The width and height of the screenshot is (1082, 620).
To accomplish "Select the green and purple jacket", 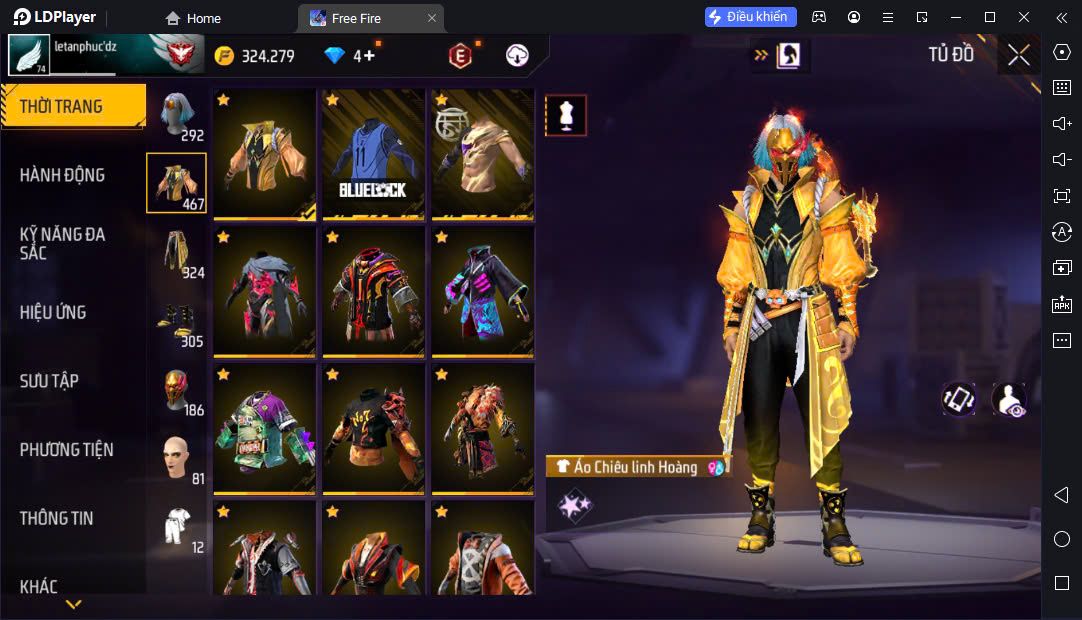I will tap(264, 428).
